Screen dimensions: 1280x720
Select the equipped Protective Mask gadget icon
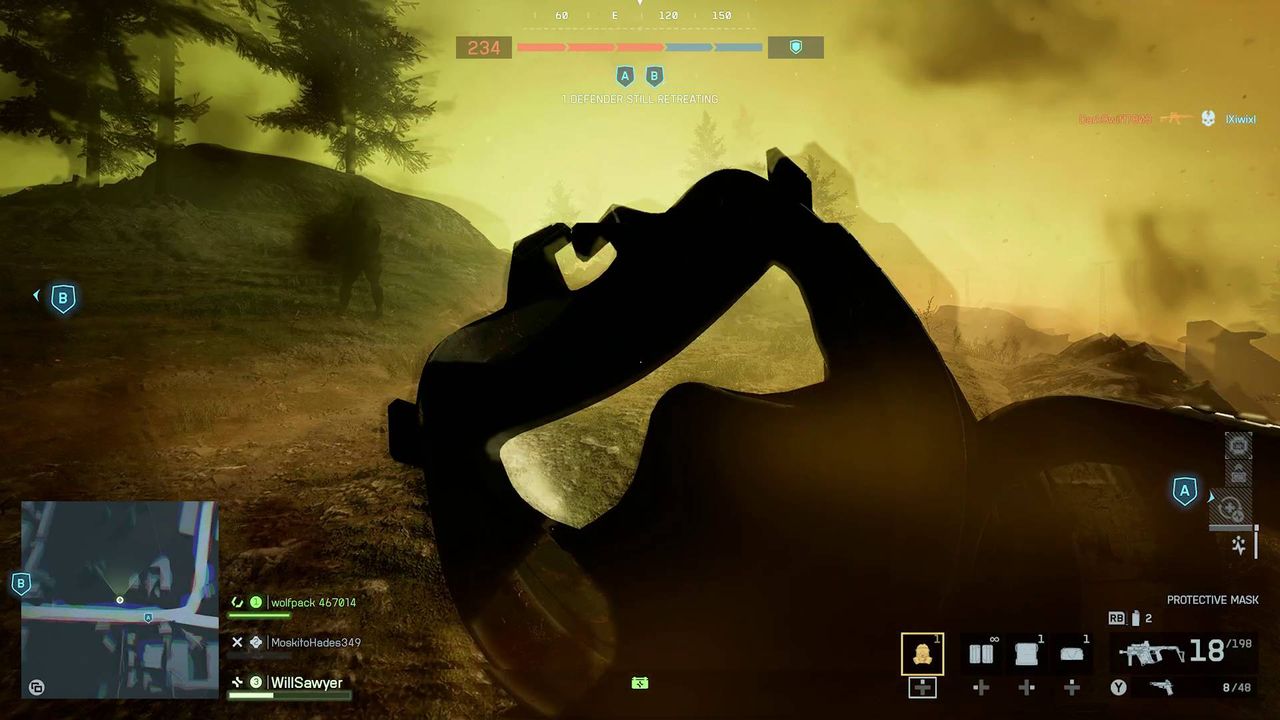point(920,653)
